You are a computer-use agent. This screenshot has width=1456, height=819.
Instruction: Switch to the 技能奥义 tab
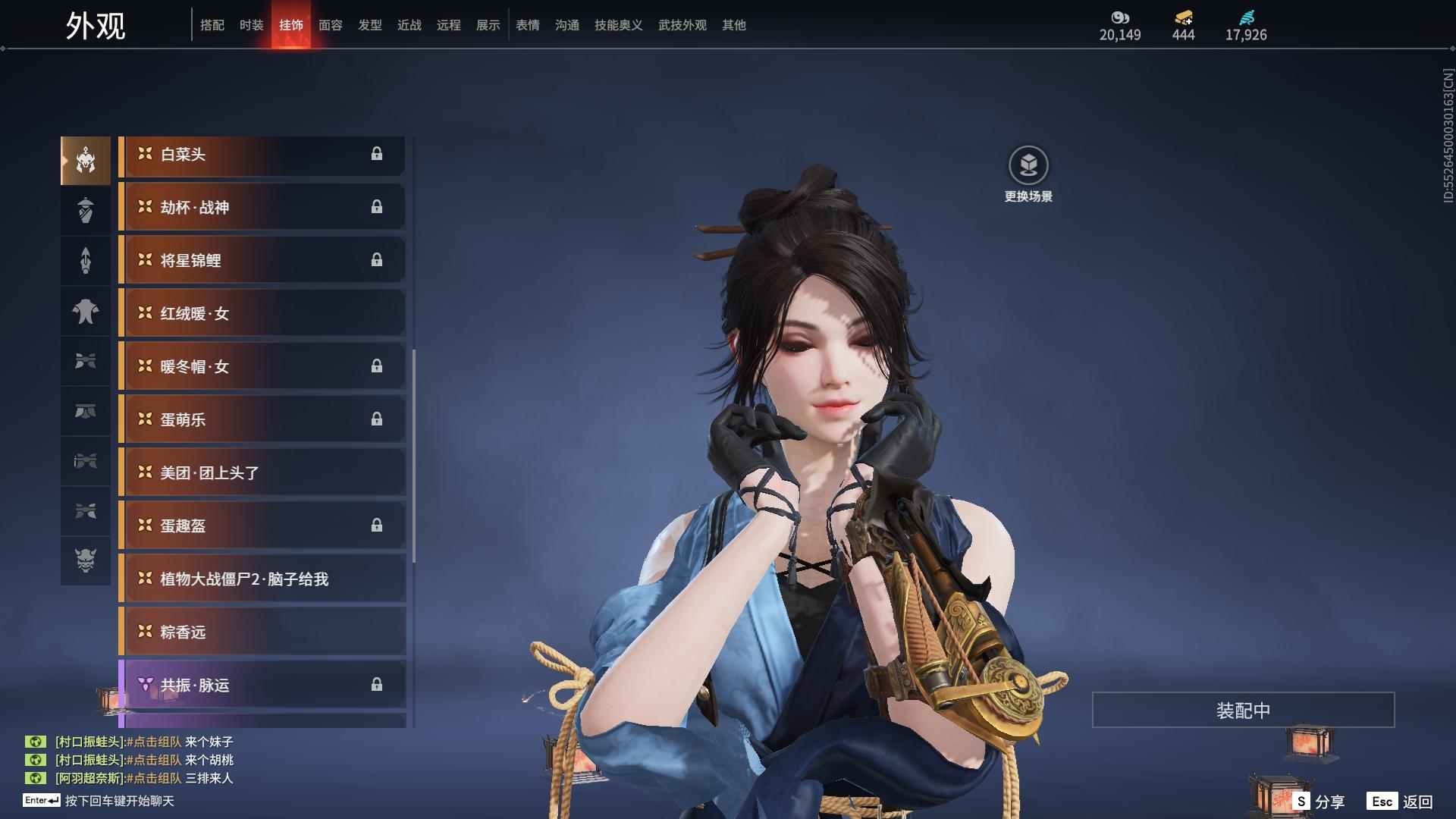619,25
